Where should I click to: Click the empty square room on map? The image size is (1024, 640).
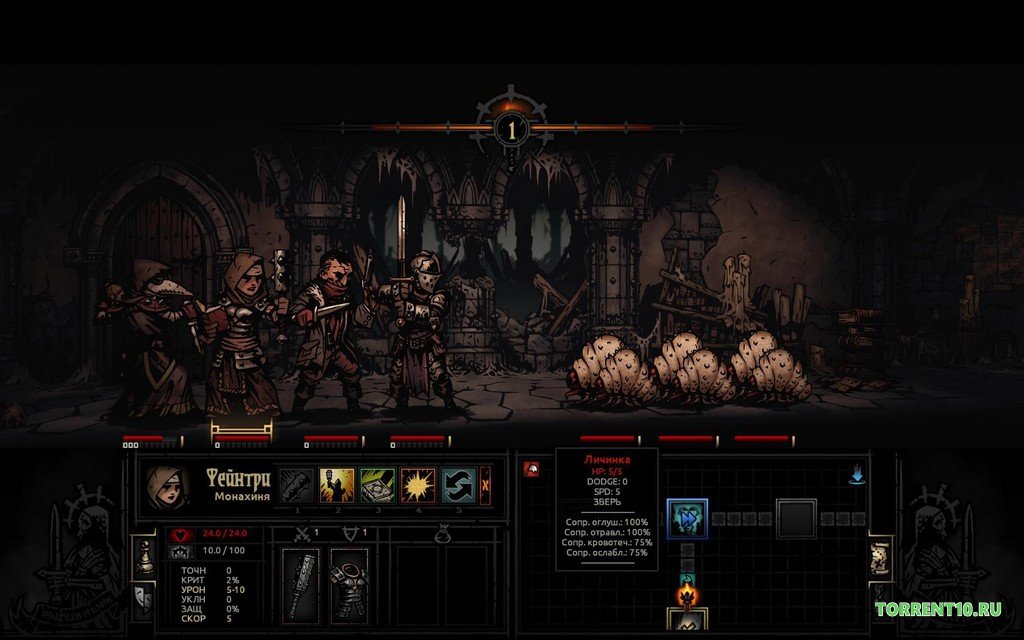797,518
